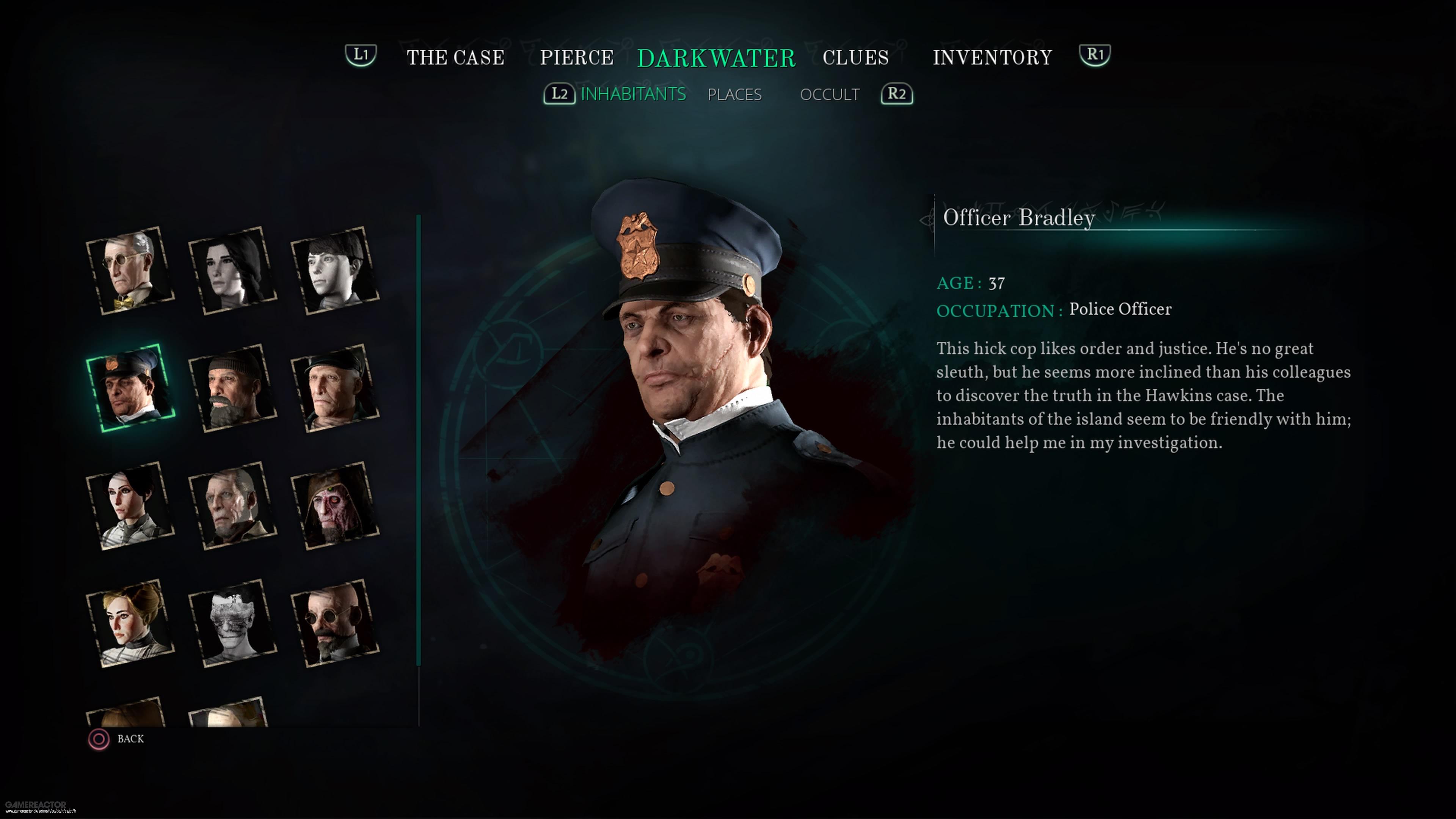Switch to the PLACES sub-tab
Image resolution: width=1456 pixels, height=819 pixels.
point(735,94)
